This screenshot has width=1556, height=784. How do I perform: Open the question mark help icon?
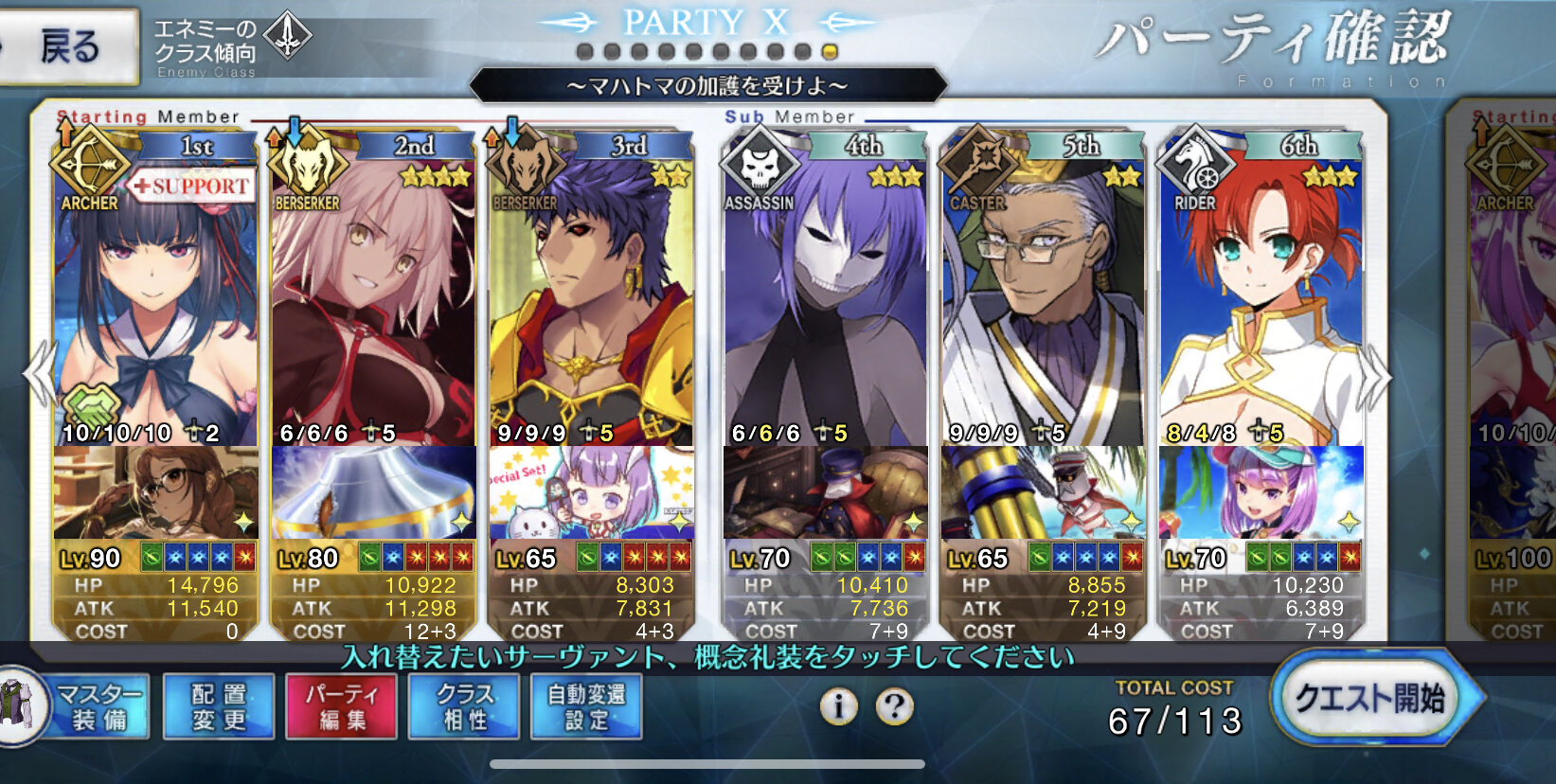tap(894, 705)
